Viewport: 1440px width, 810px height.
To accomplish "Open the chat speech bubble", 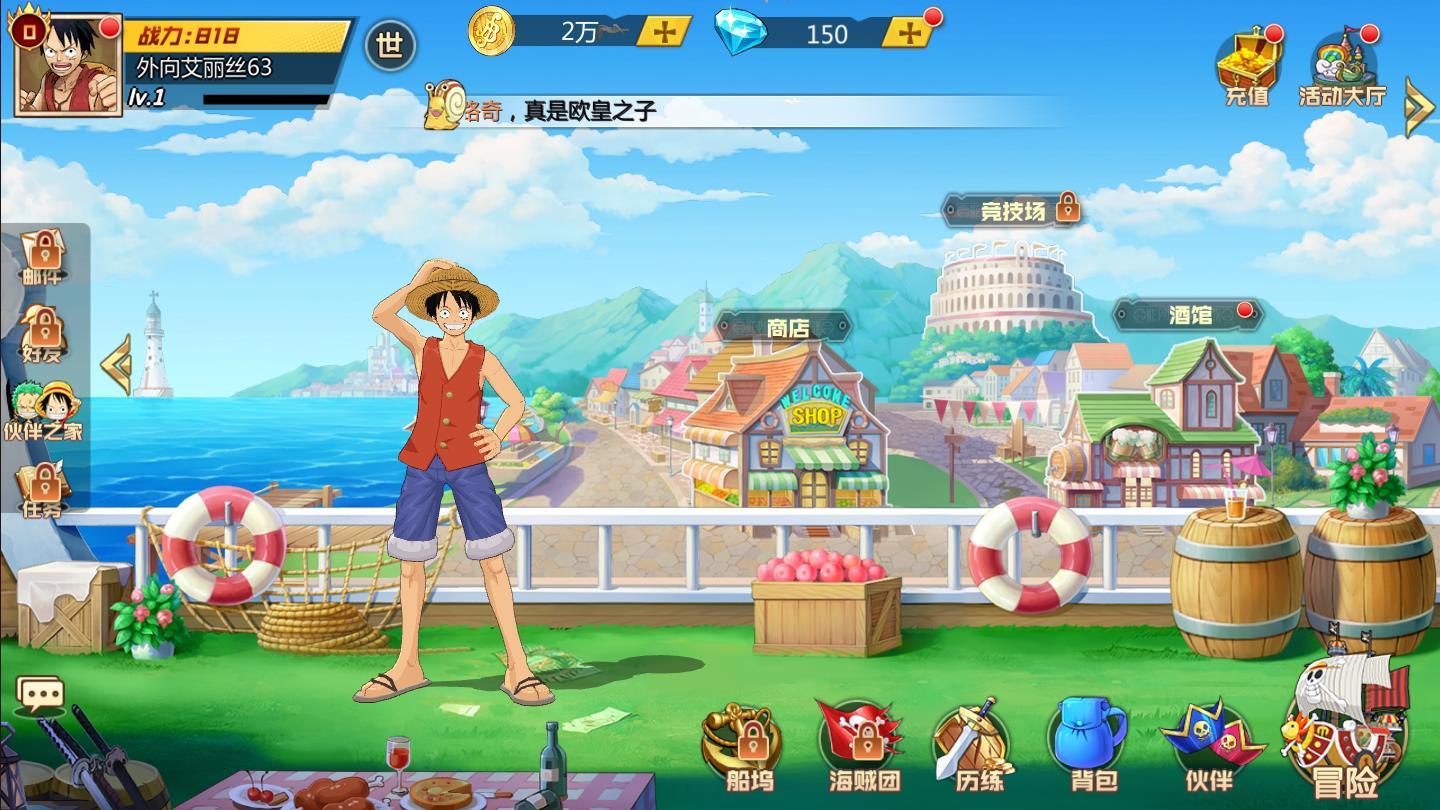I will pyautogui.click(x=41, y=694).
